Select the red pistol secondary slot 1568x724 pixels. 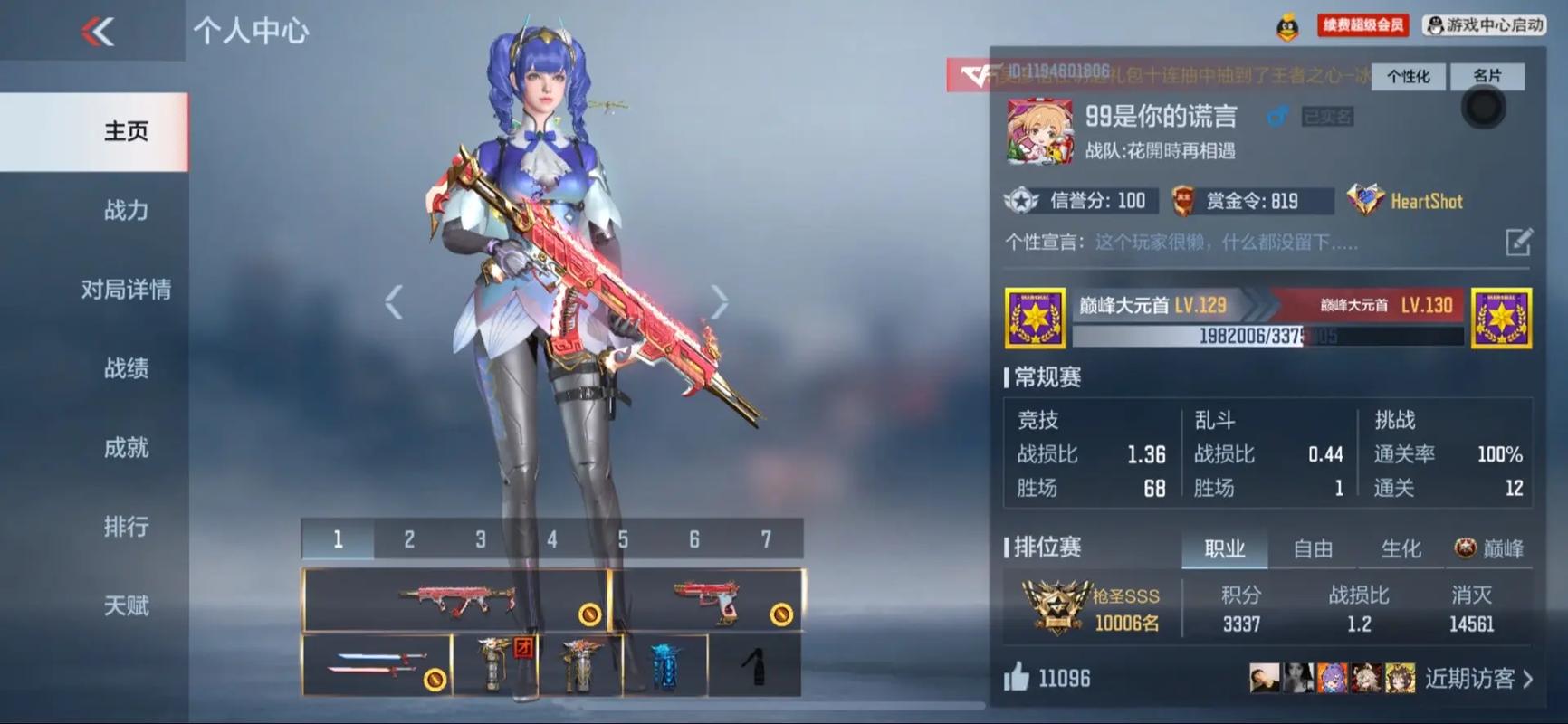click(707, 599)
